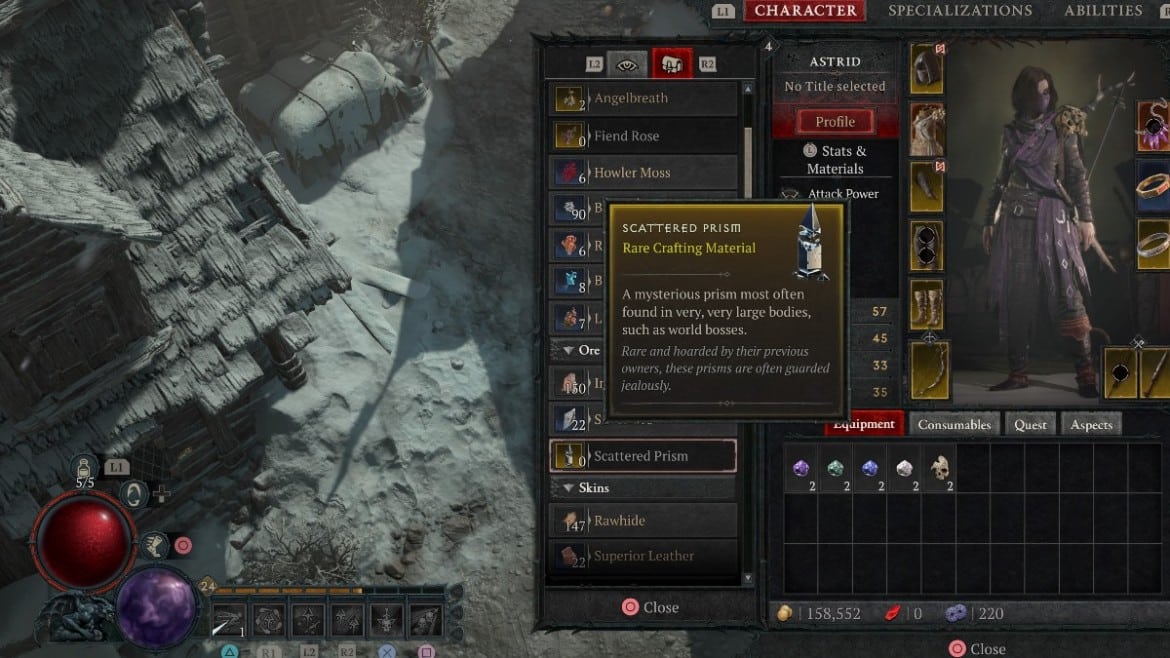Image resolution: width=1170 pixels, height=658 pixels.
Task: Open the character Profile
Action: 835,122
